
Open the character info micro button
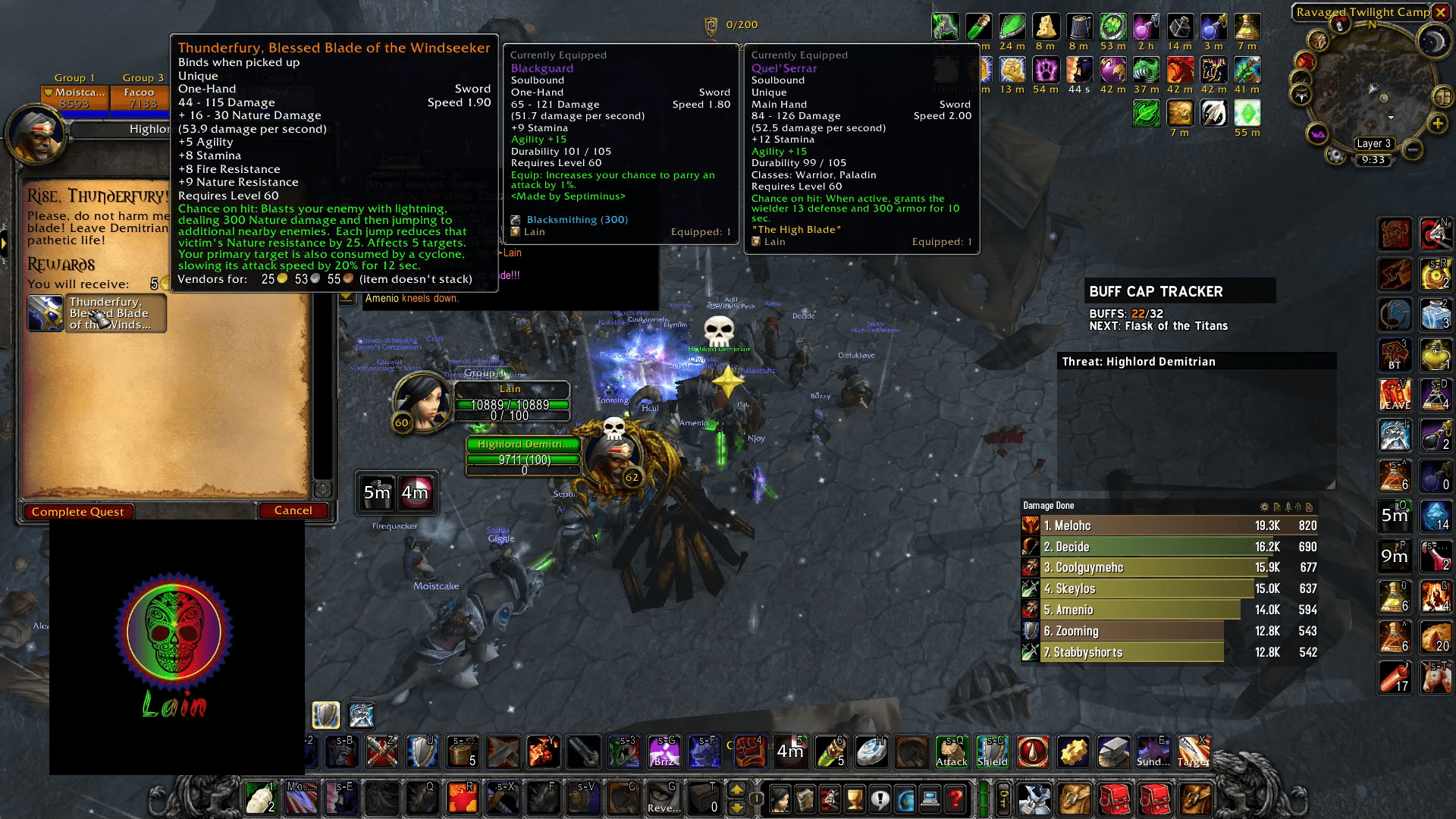click(x=780, y=799)
